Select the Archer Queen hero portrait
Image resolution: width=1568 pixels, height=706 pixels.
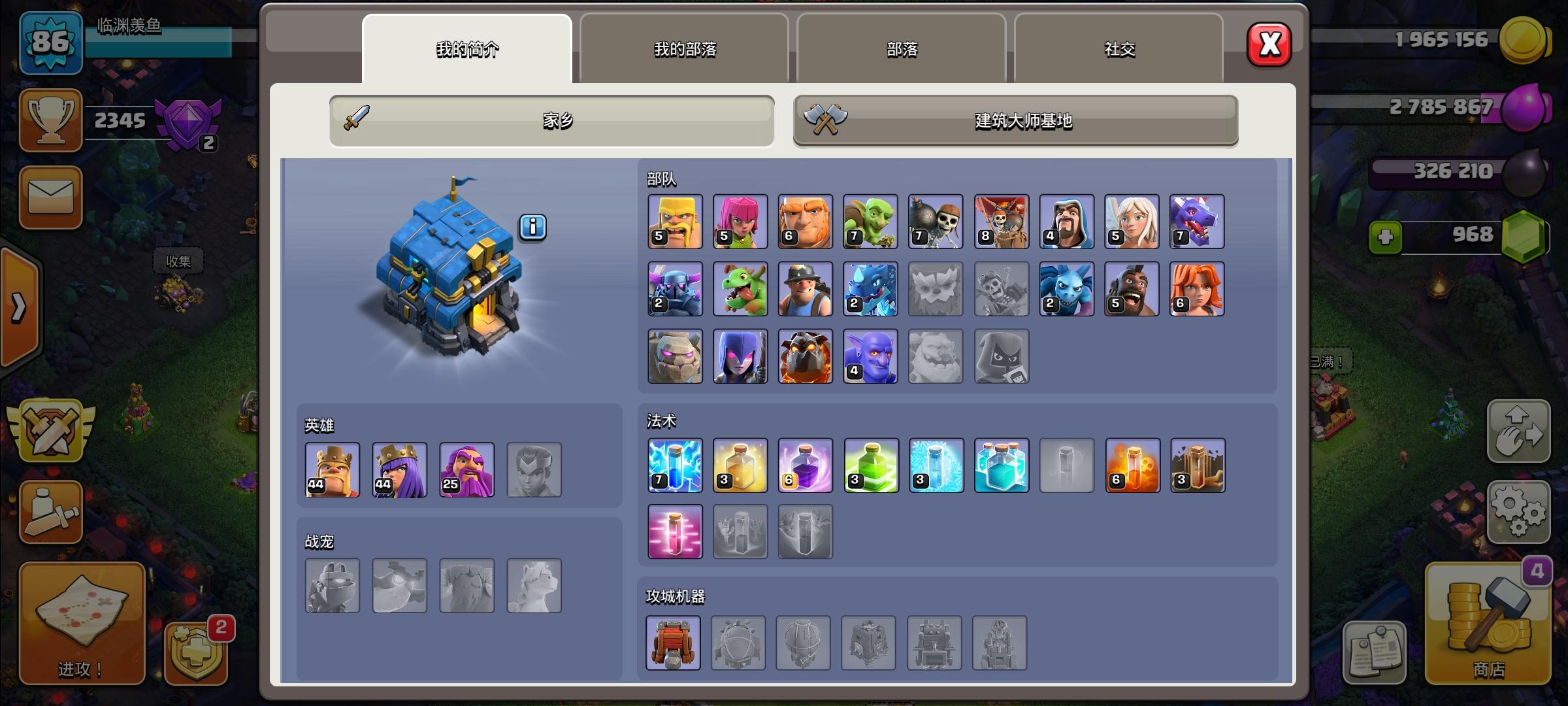(399, 469)
